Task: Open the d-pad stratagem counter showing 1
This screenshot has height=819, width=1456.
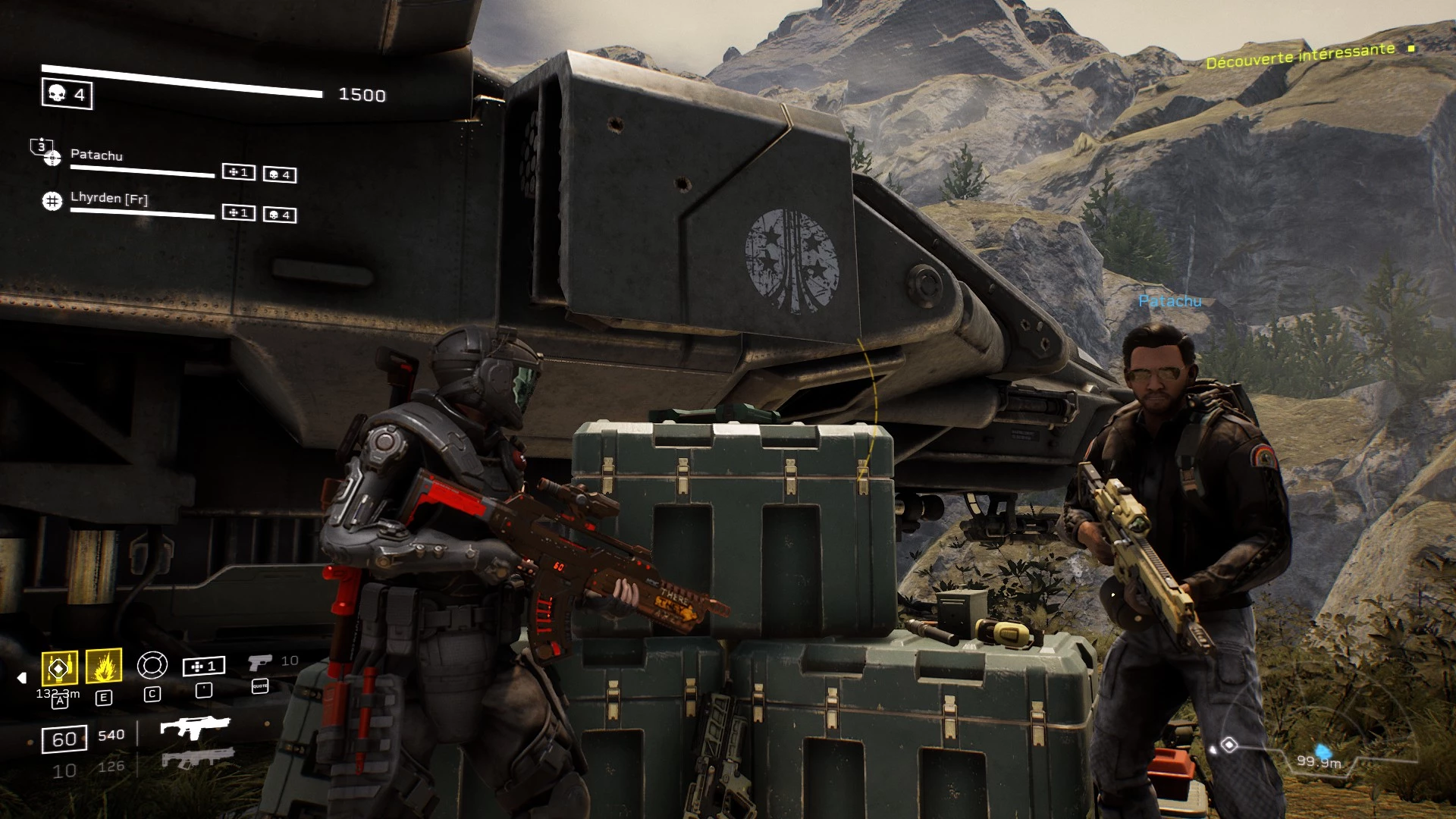Action: 203,667
